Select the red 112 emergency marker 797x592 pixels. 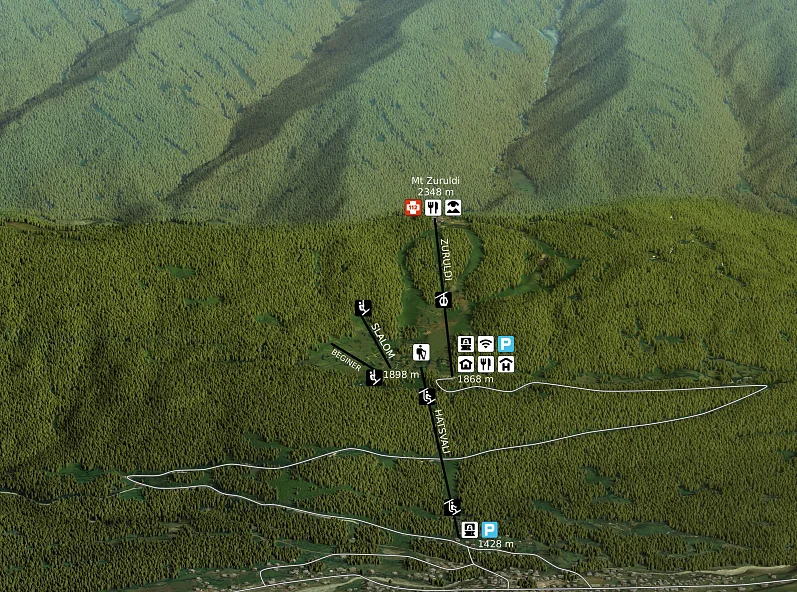tap(412, 207)
